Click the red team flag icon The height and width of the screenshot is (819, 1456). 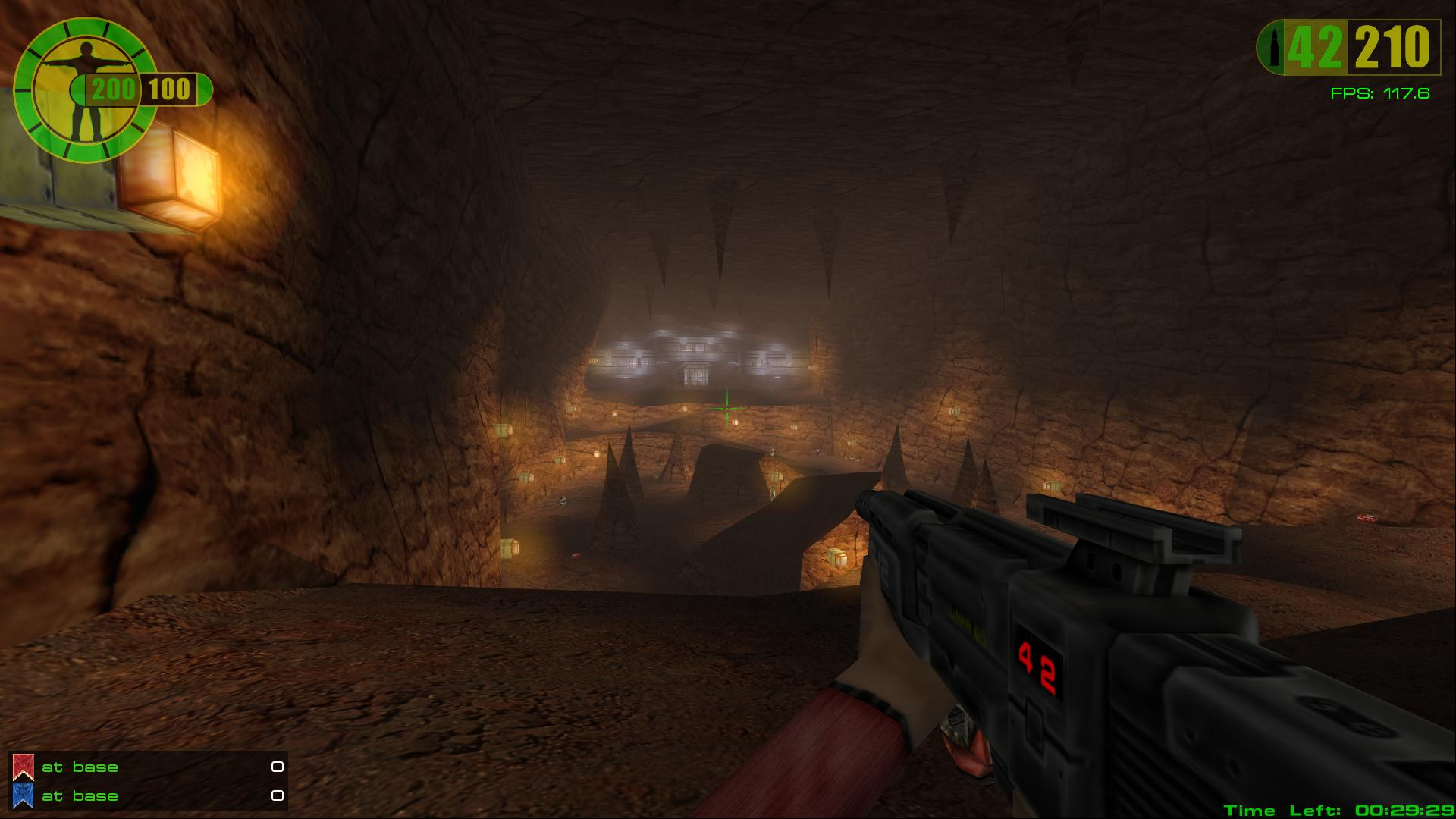coord(23,767)
